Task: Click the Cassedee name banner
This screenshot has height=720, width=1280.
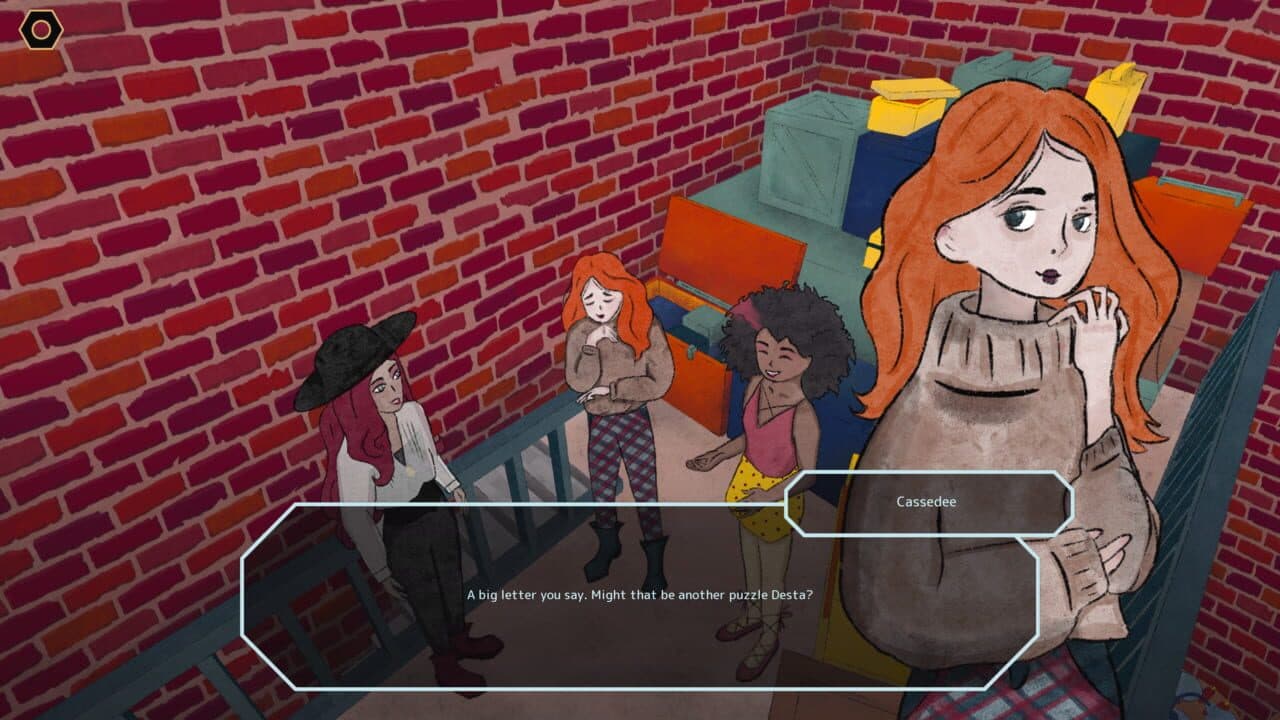Action: click(930, 503)
